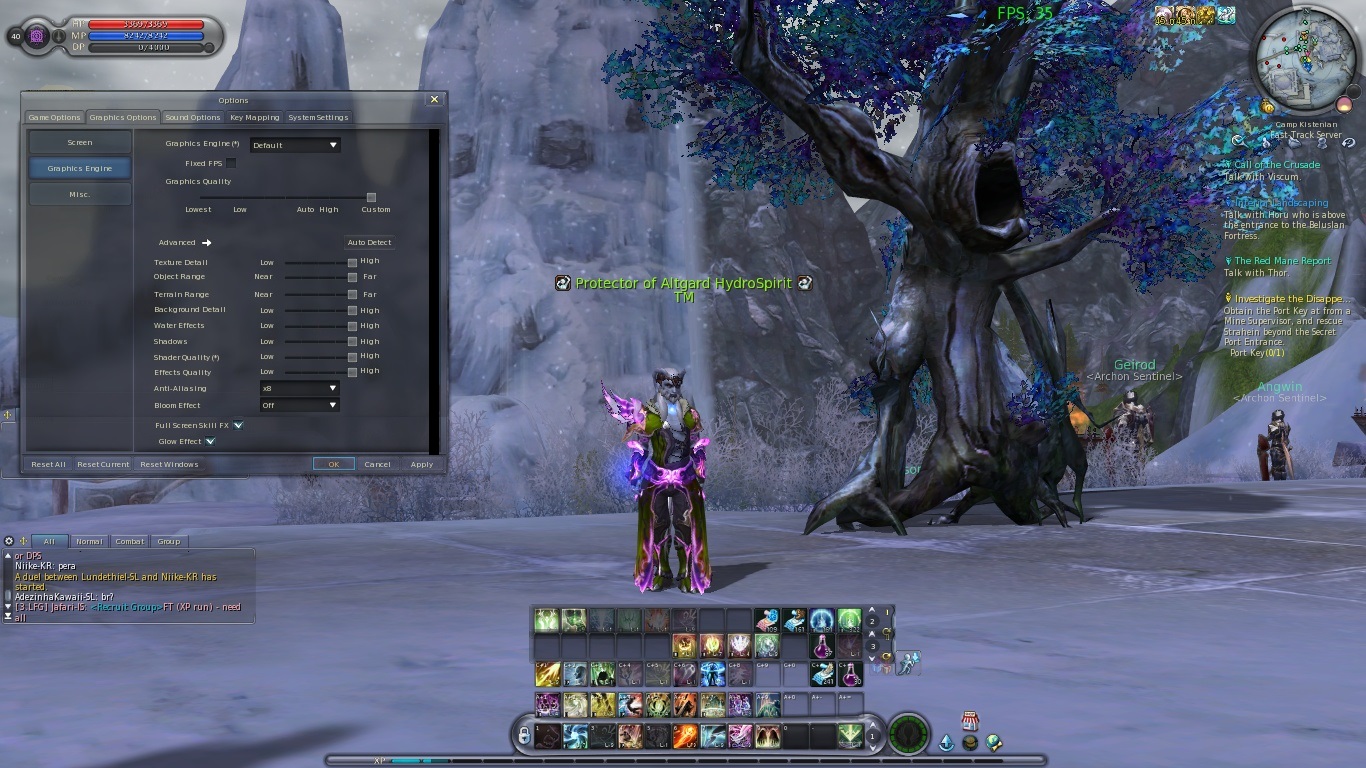Open the Graphics Engine dropdown

(295, 145)
